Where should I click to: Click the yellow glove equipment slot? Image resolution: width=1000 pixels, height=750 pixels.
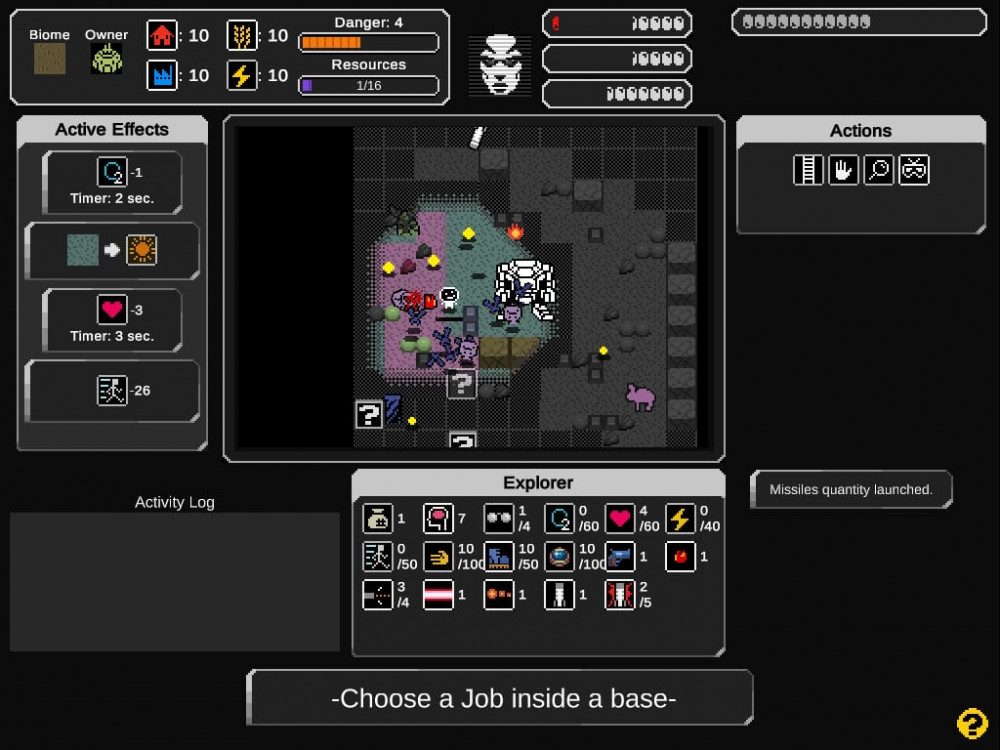[438, 557]
